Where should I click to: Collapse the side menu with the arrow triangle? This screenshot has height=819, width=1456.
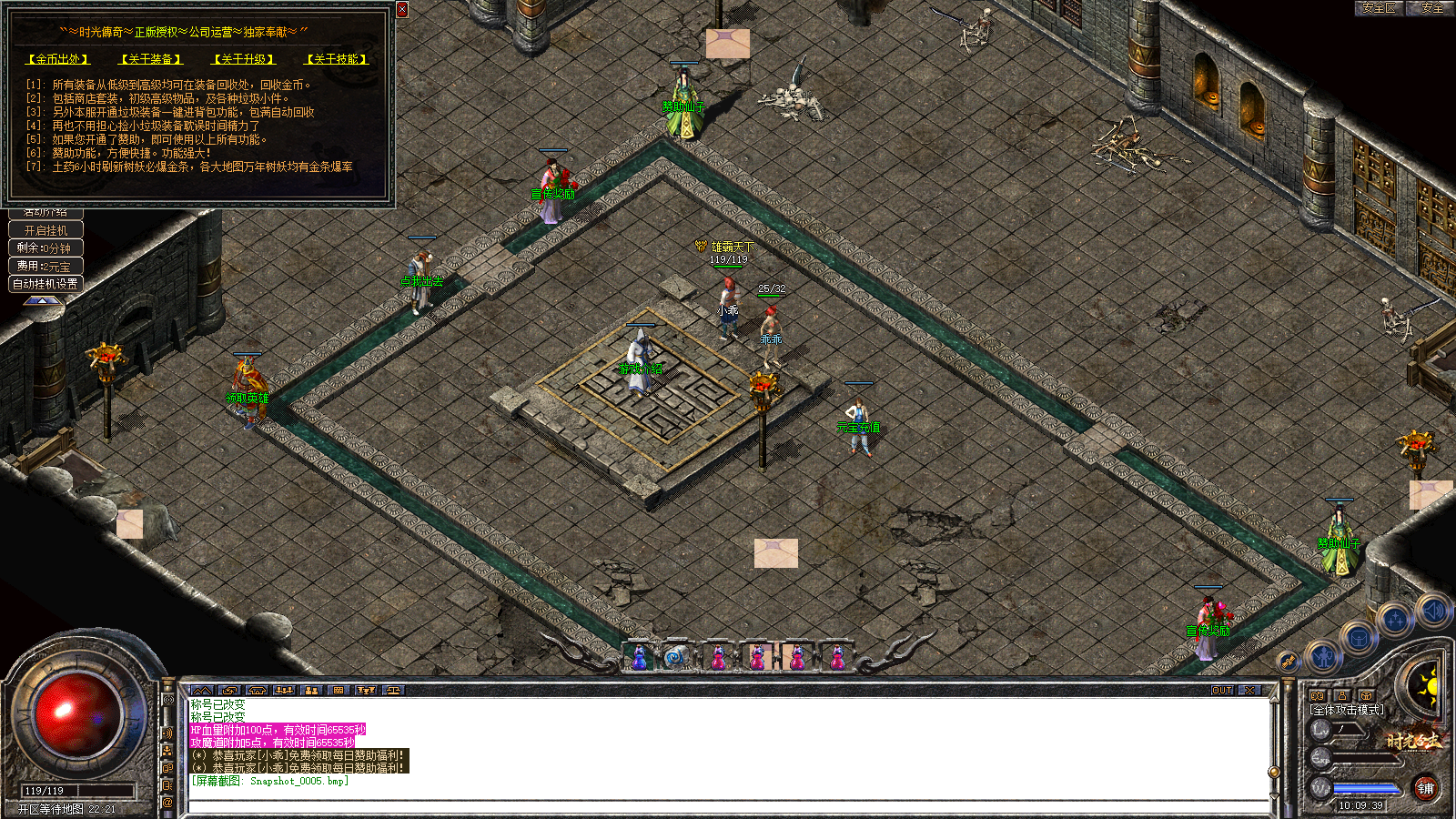pos(43,301)
